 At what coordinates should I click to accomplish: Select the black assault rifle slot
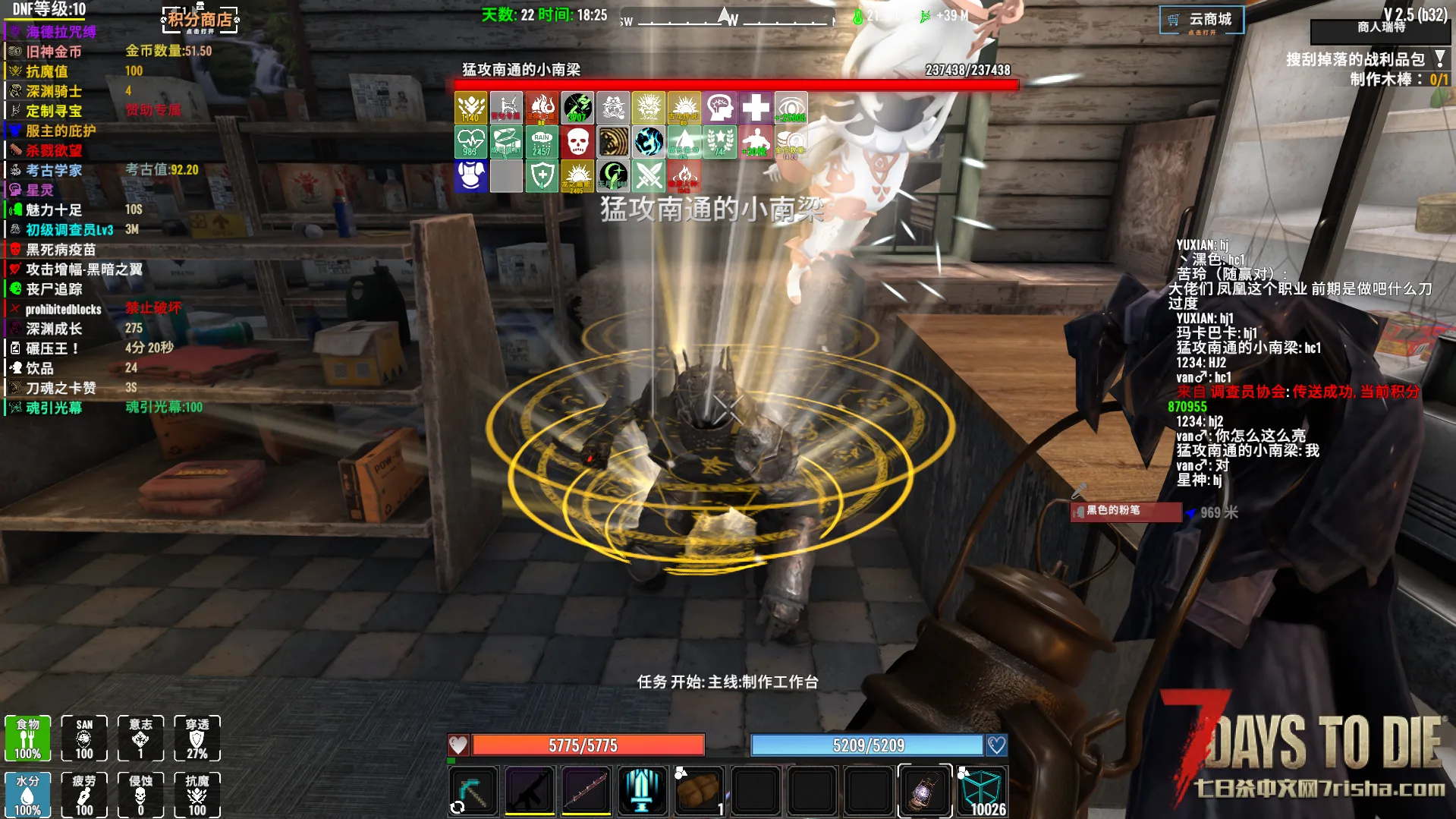530,790
